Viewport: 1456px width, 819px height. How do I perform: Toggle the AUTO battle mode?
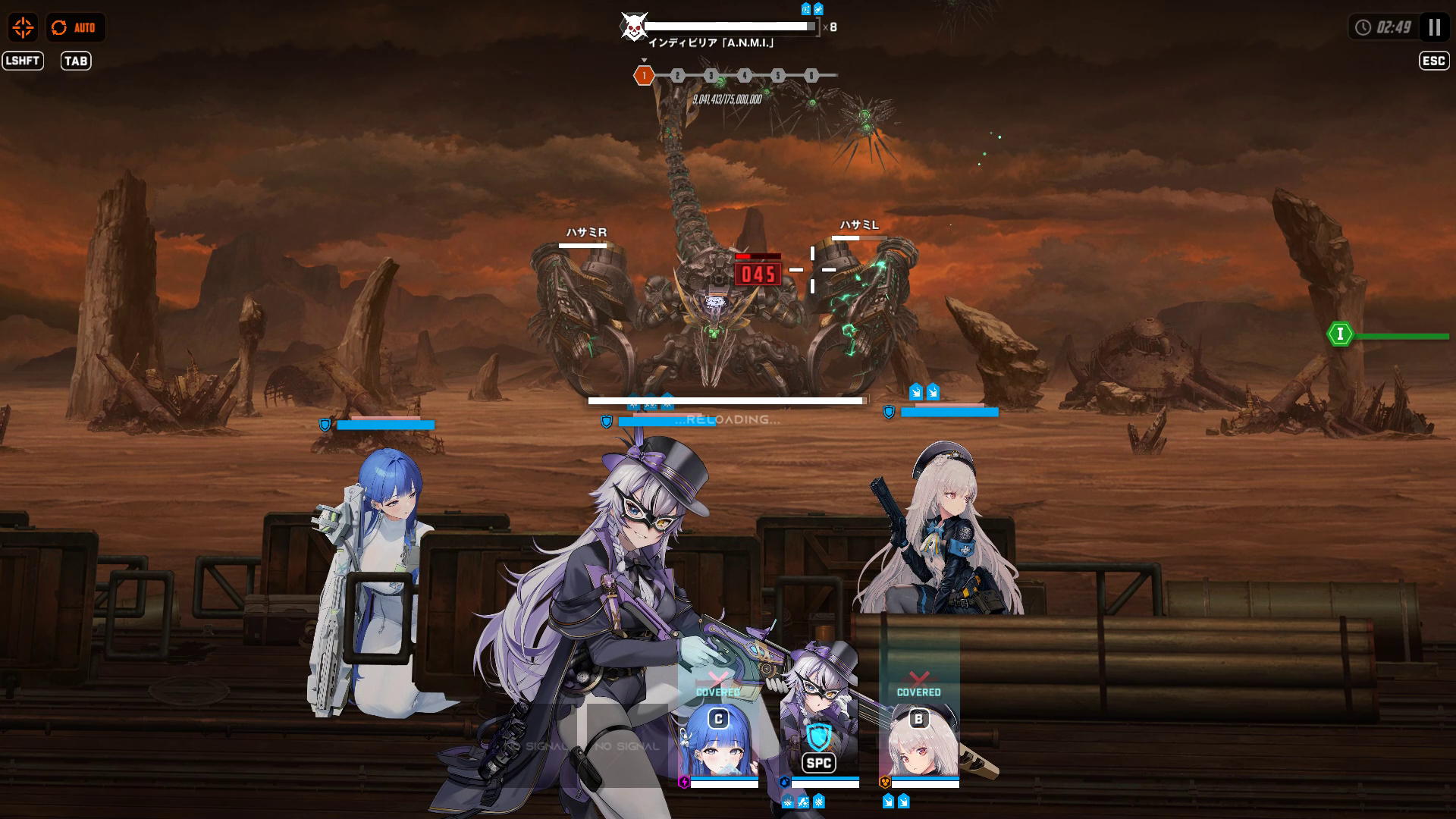click(75, 28)
